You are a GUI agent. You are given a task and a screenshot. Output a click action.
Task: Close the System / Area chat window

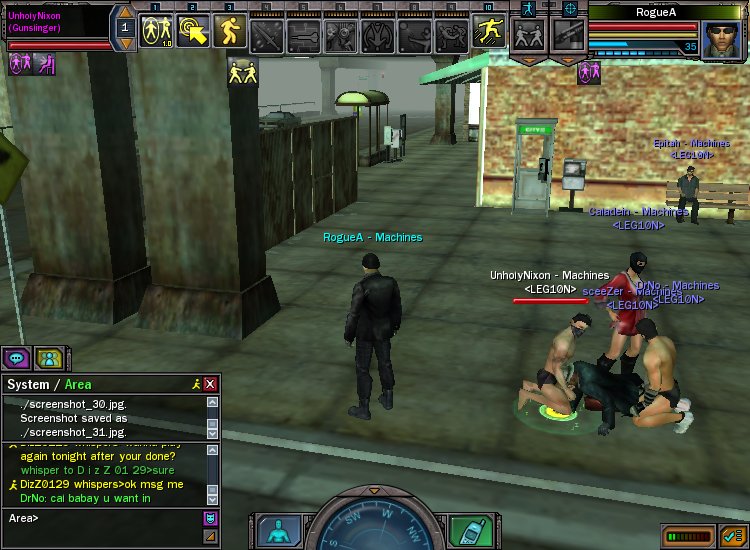pyautogui.click(x=210, y=384)
